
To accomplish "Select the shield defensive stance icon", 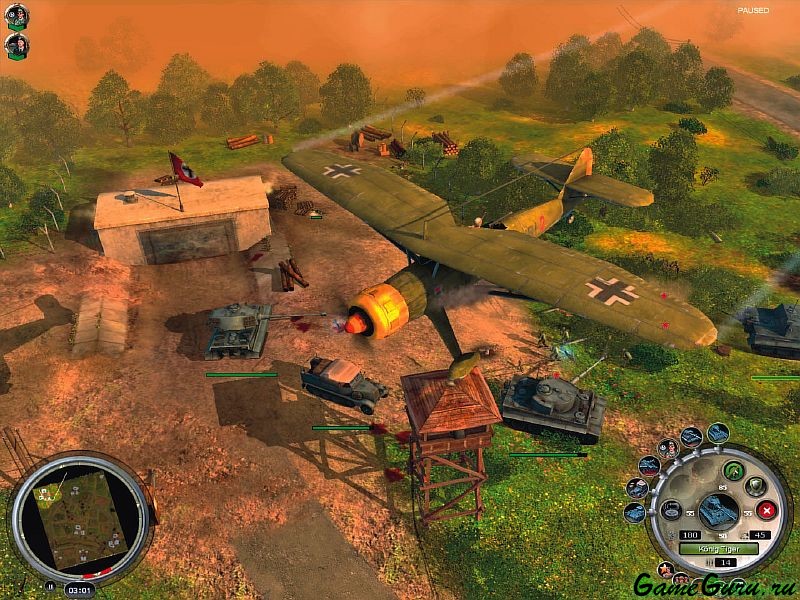I will [755, 487].
